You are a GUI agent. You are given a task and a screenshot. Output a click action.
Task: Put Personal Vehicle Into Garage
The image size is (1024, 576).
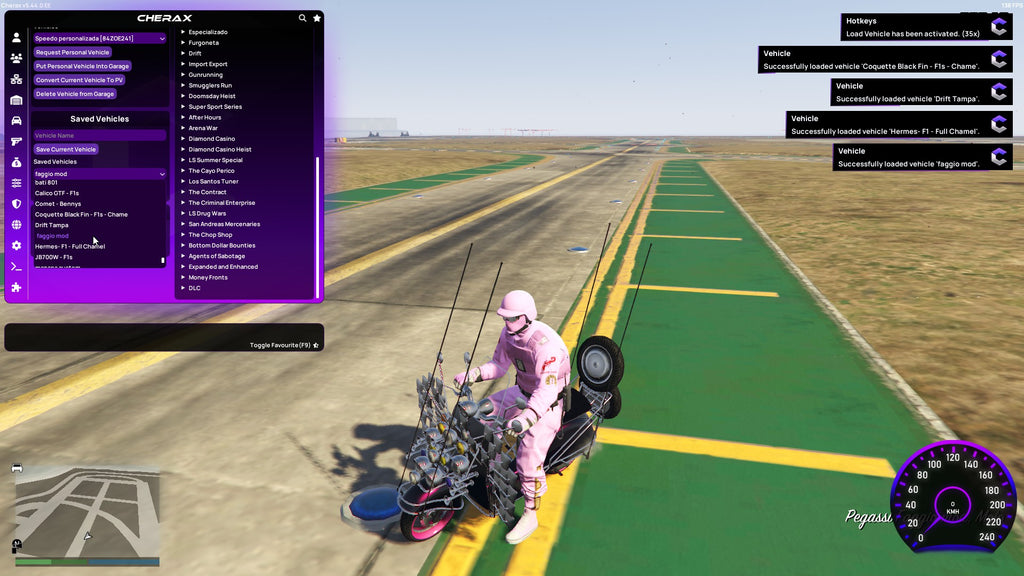point(82,66)
